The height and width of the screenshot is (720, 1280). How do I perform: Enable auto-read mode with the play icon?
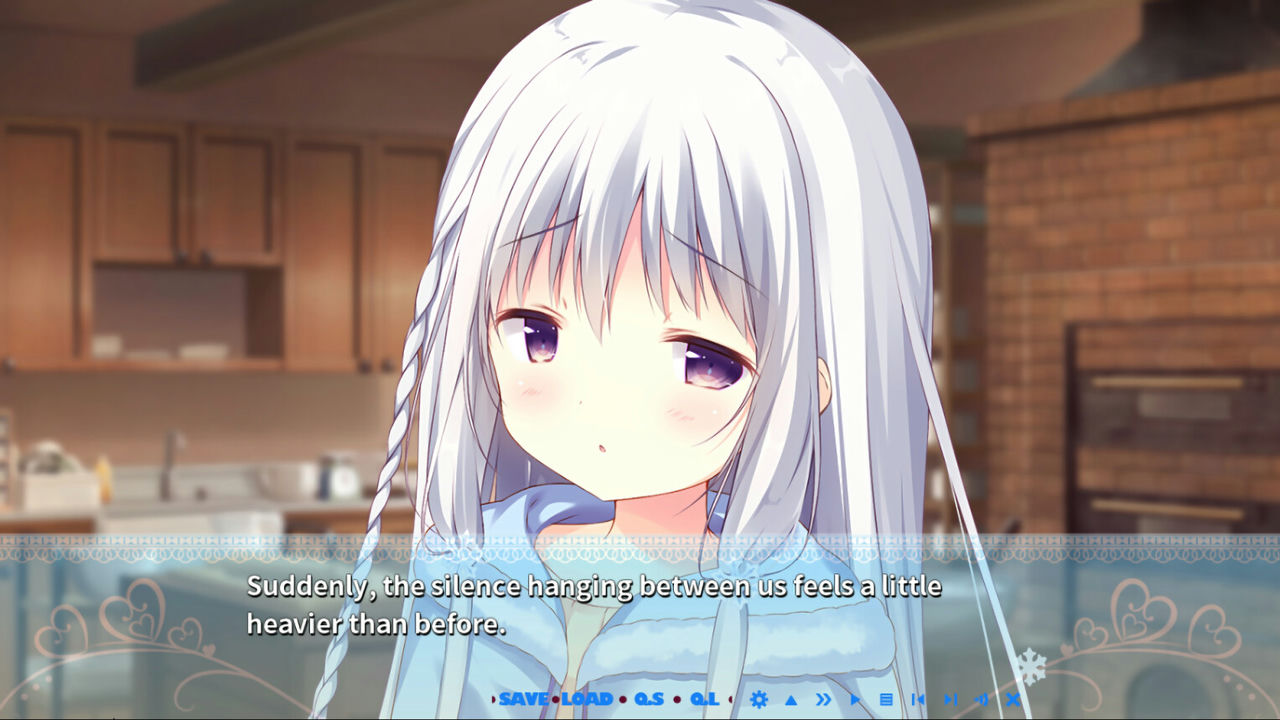click(854, 699)
